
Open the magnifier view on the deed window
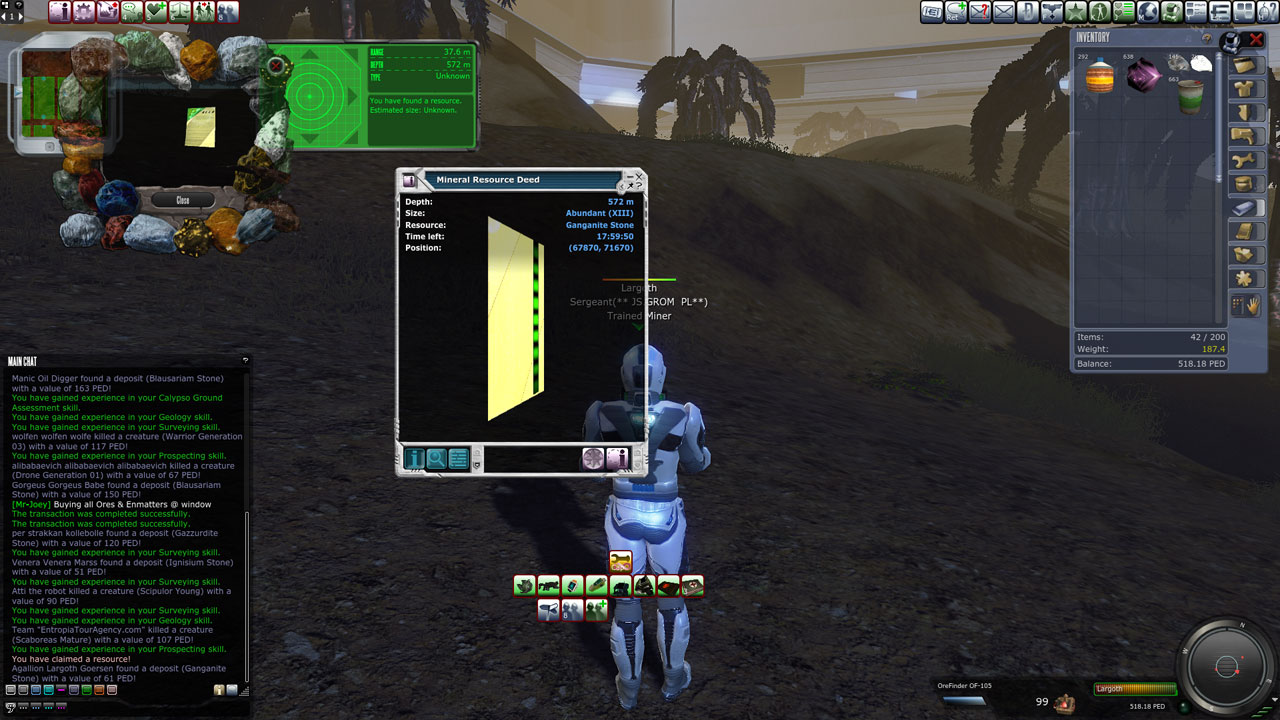(x=437, y=459)
